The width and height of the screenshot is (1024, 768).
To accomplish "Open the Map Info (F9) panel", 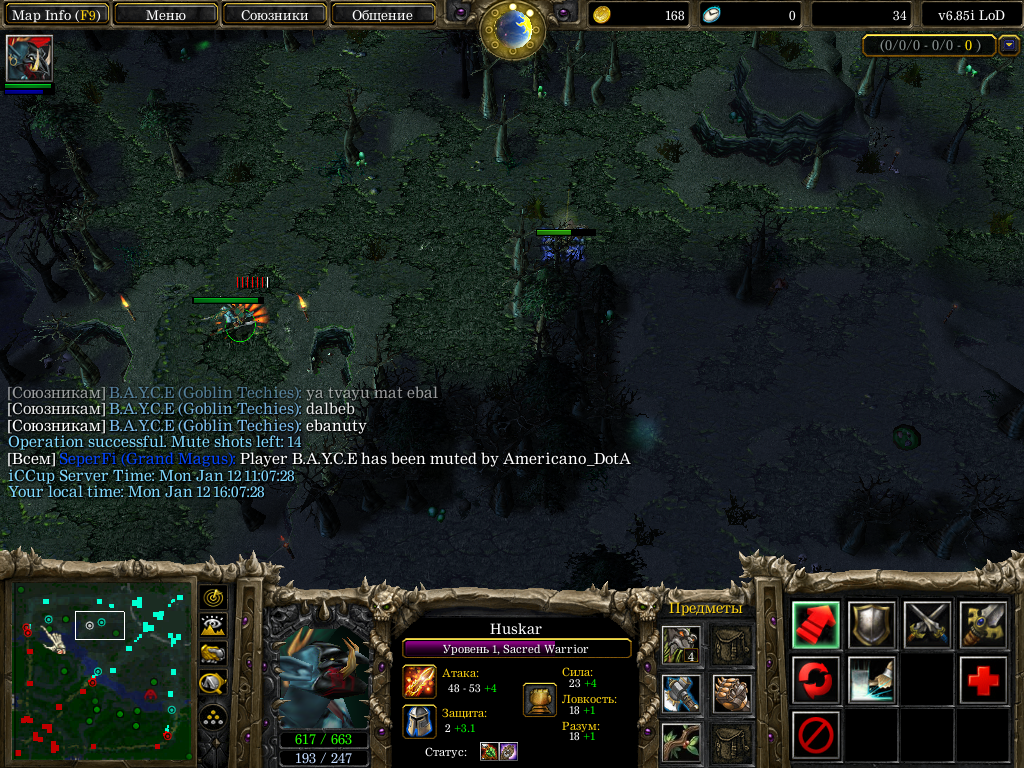I will tap(55, 15).
